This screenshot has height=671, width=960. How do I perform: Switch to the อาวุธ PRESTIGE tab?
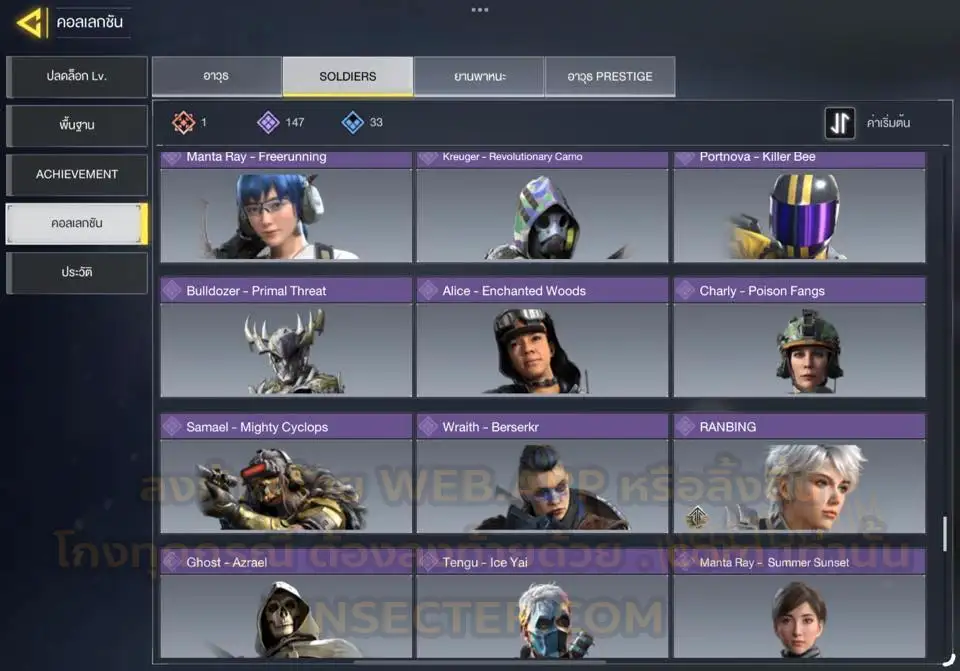[610, 77]
